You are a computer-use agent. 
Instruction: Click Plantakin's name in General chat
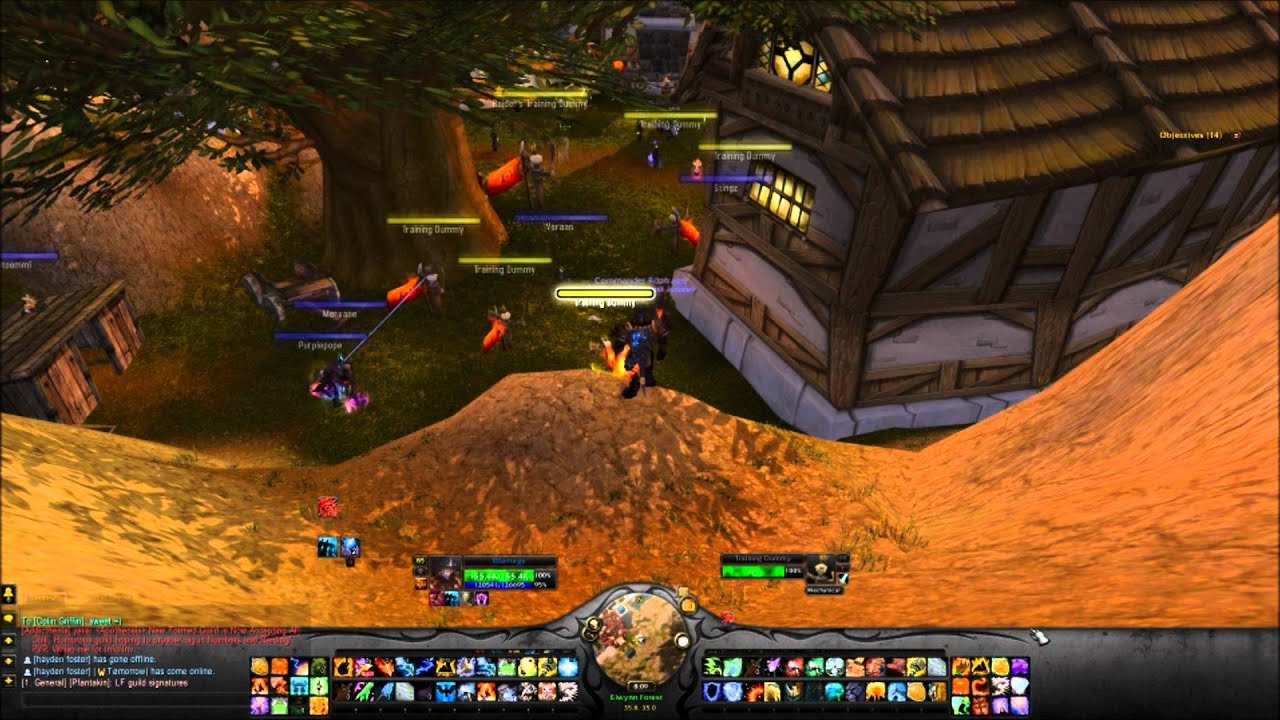point(86,682)
